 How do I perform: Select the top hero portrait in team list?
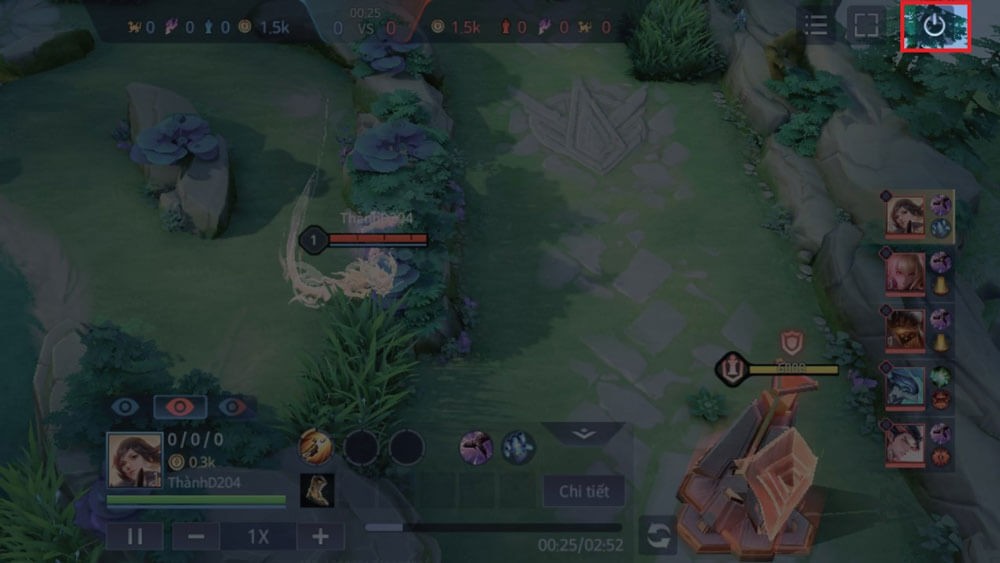tap(904, 215)
